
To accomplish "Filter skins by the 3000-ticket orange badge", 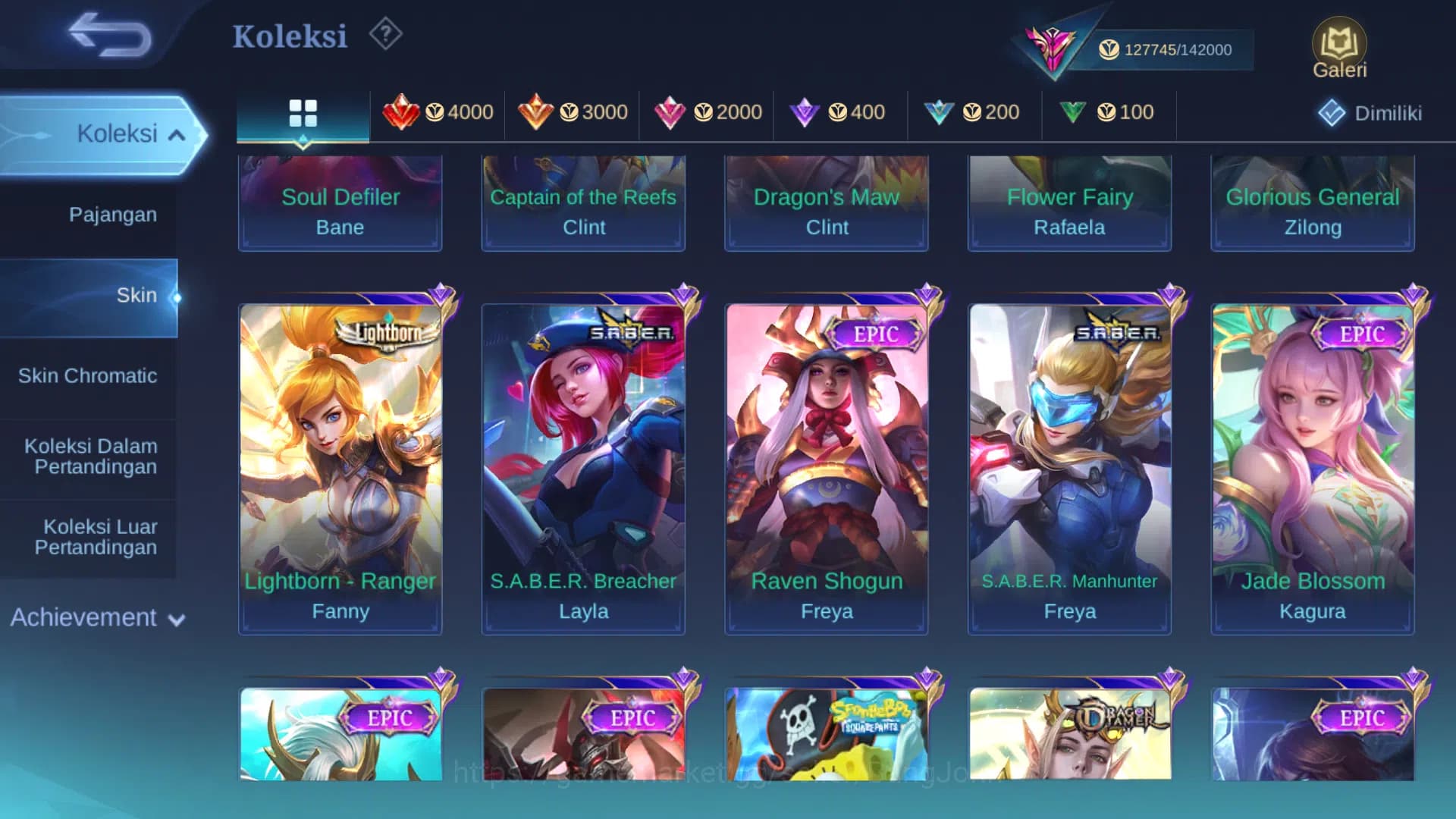I will [571, 112].
